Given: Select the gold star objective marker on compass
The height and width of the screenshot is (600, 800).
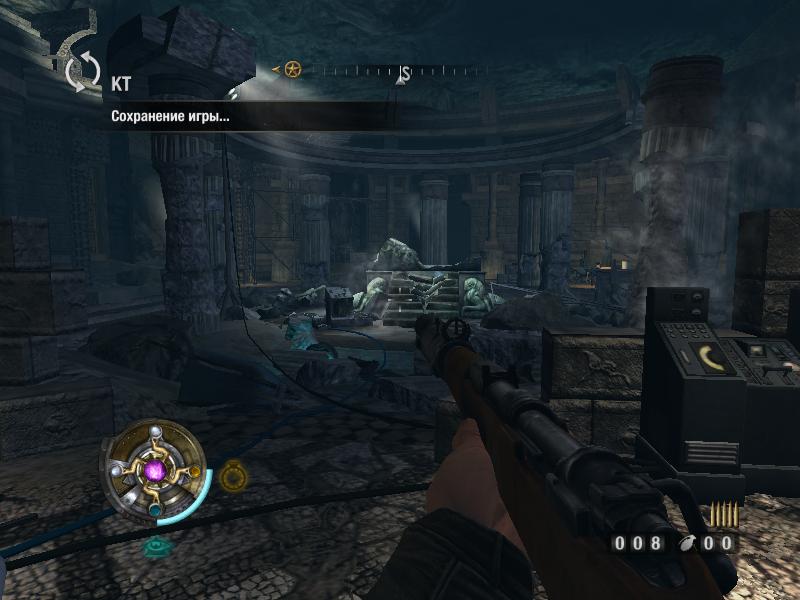Looking at the screenshot, I should click(x=292, y=70).
